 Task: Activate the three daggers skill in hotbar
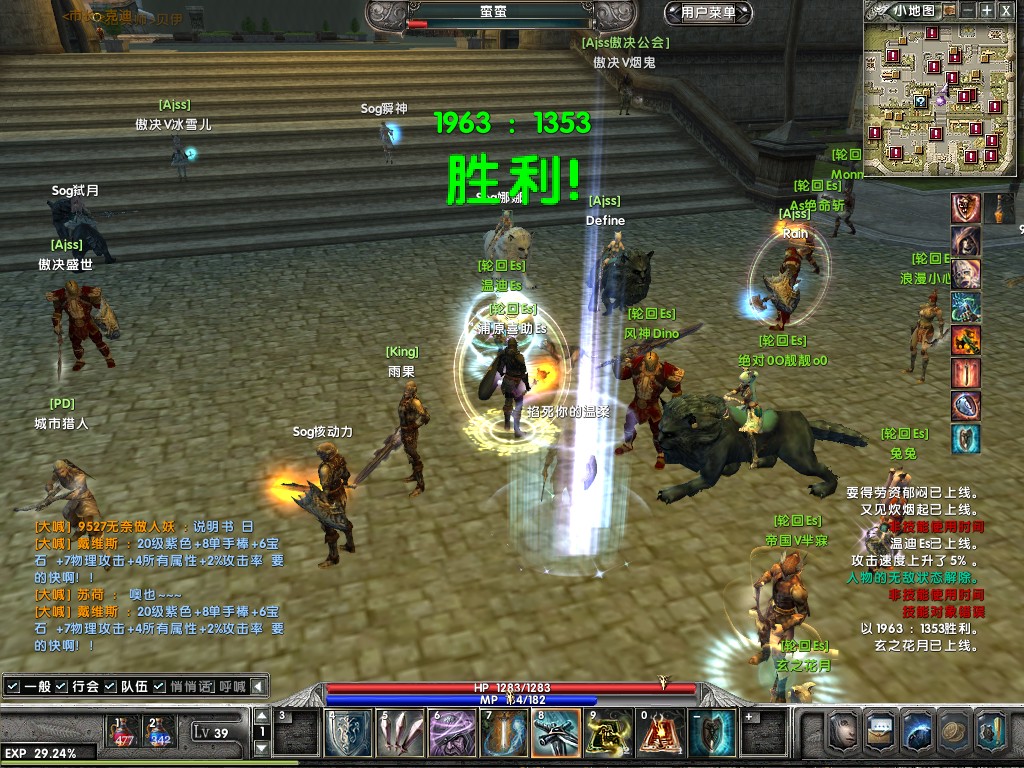(400, 733)
